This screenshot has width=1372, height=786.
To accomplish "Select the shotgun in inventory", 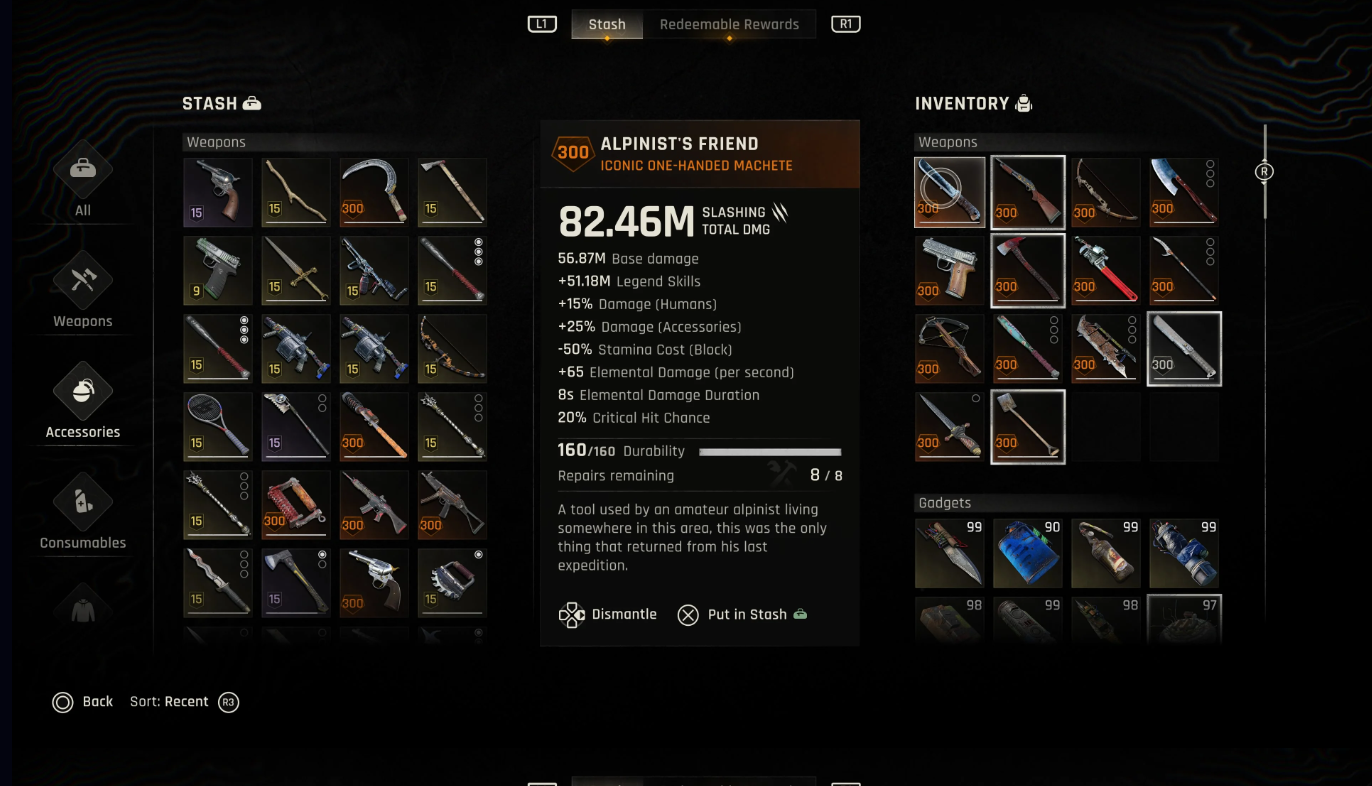I will click(1028, 192).
